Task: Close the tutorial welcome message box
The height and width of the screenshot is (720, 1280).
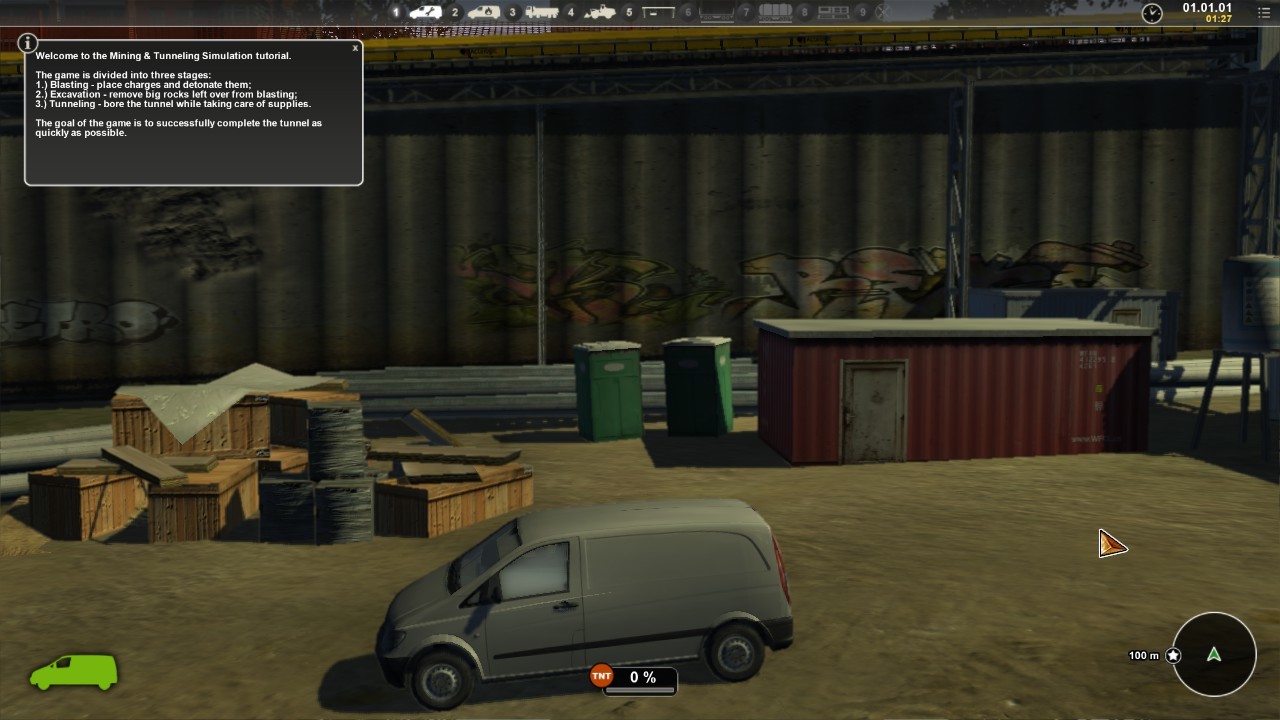Action: coord(355,48)
